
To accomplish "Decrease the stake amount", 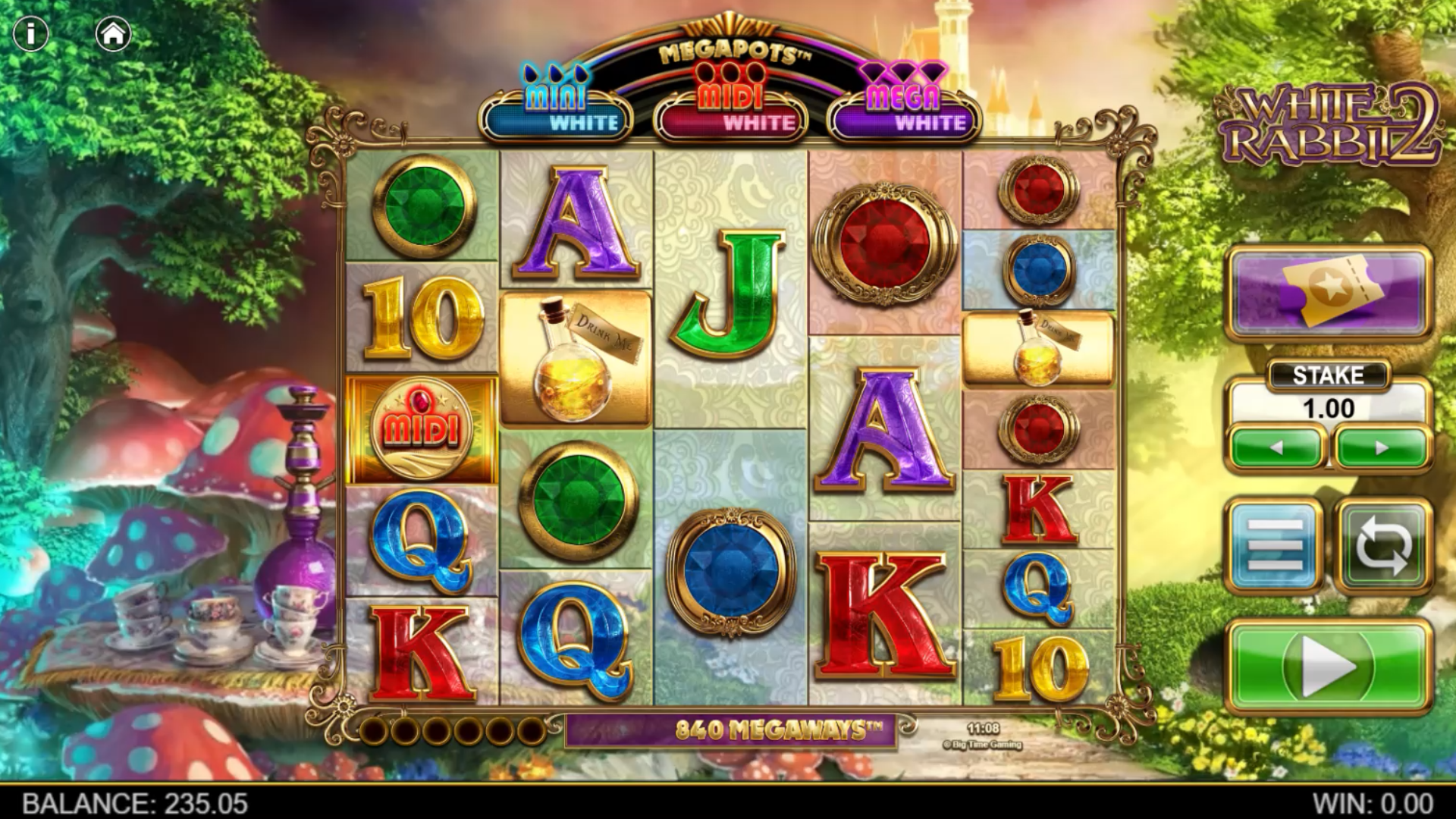I will [x=1276, y=448].
